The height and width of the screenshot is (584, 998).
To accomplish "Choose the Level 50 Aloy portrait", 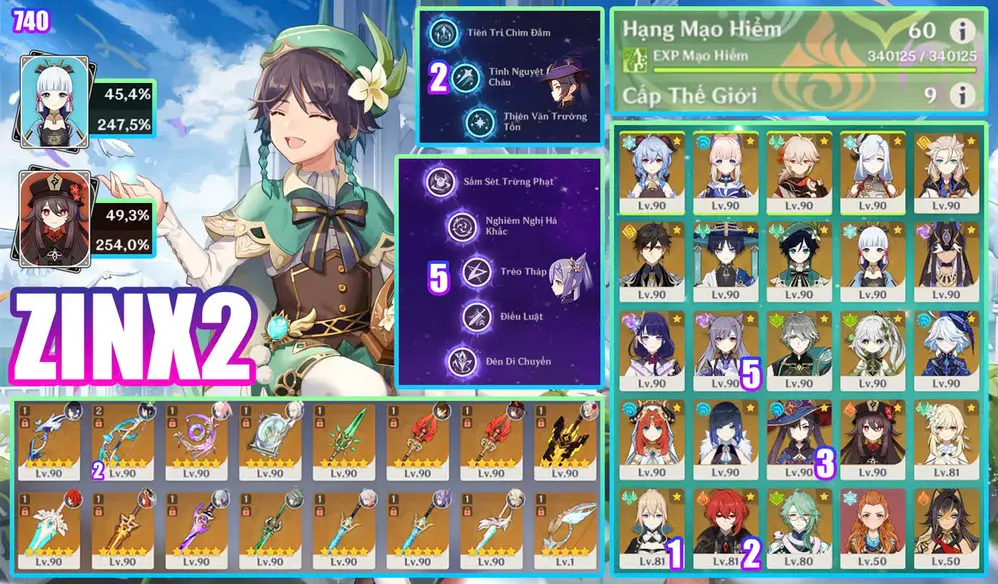I will pyautogui.click(x=871, y=522).
